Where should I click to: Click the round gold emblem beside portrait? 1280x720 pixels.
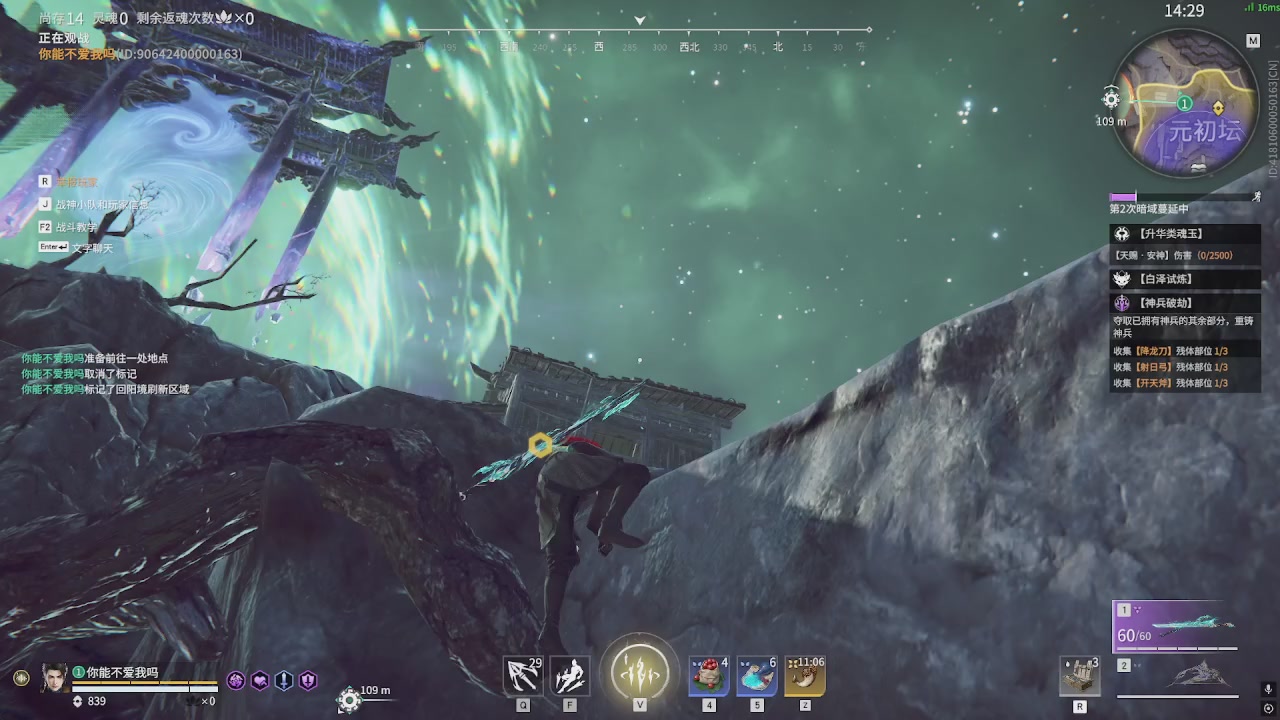coord(21,678)
